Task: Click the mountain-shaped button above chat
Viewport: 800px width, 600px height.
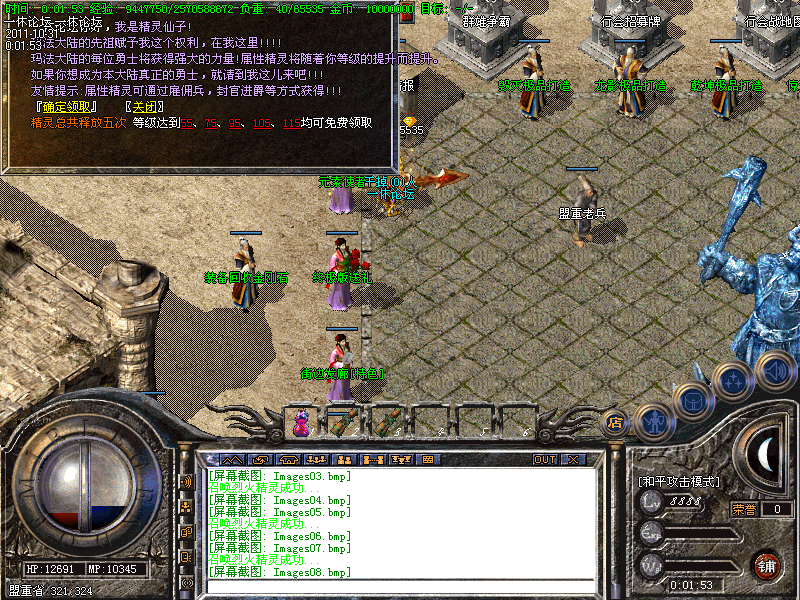Action: click(x=232, y=460)
